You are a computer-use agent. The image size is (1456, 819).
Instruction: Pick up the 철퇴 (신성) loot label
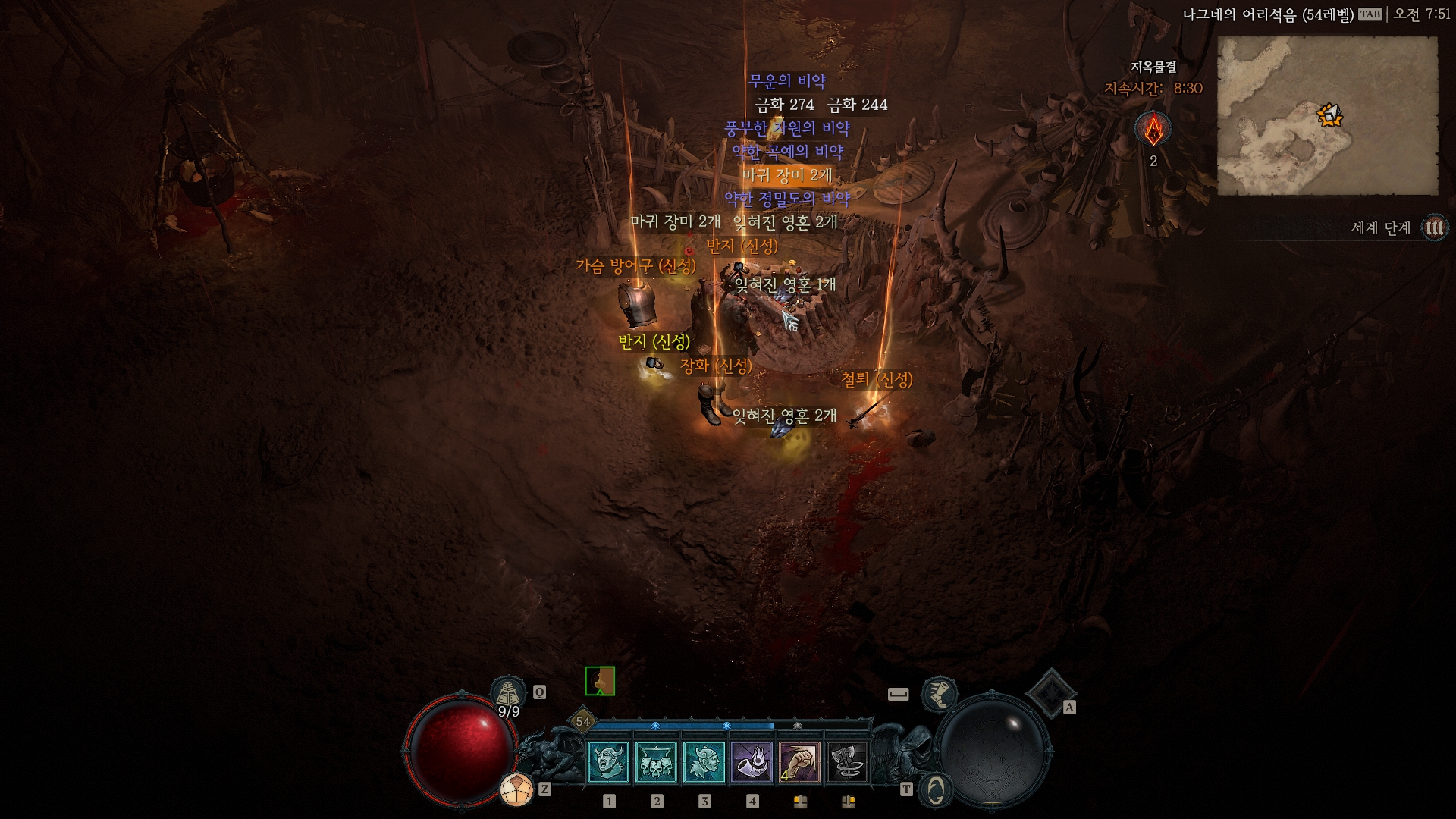(x=877, y=379)
